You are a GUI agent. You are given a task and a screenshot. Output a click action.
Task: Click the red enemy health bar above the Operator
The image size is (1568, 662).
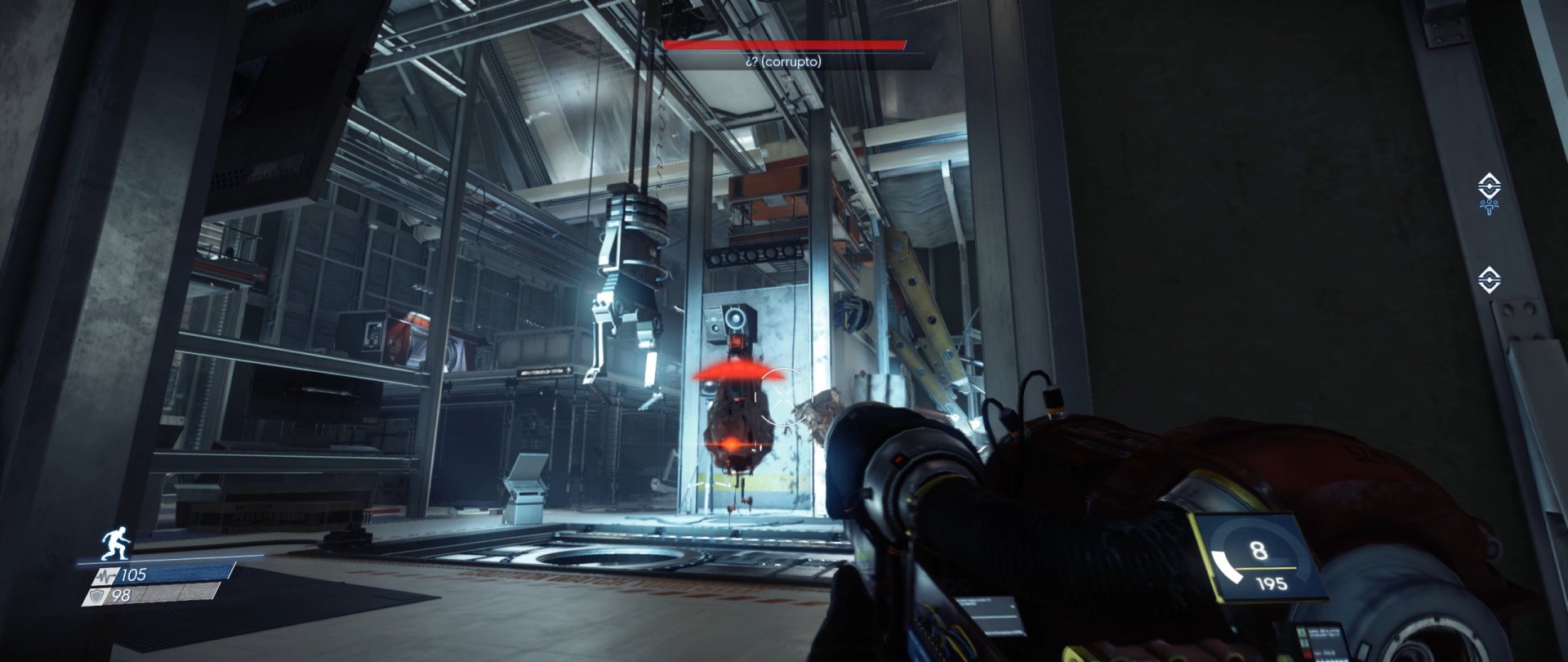click(786, 45)
